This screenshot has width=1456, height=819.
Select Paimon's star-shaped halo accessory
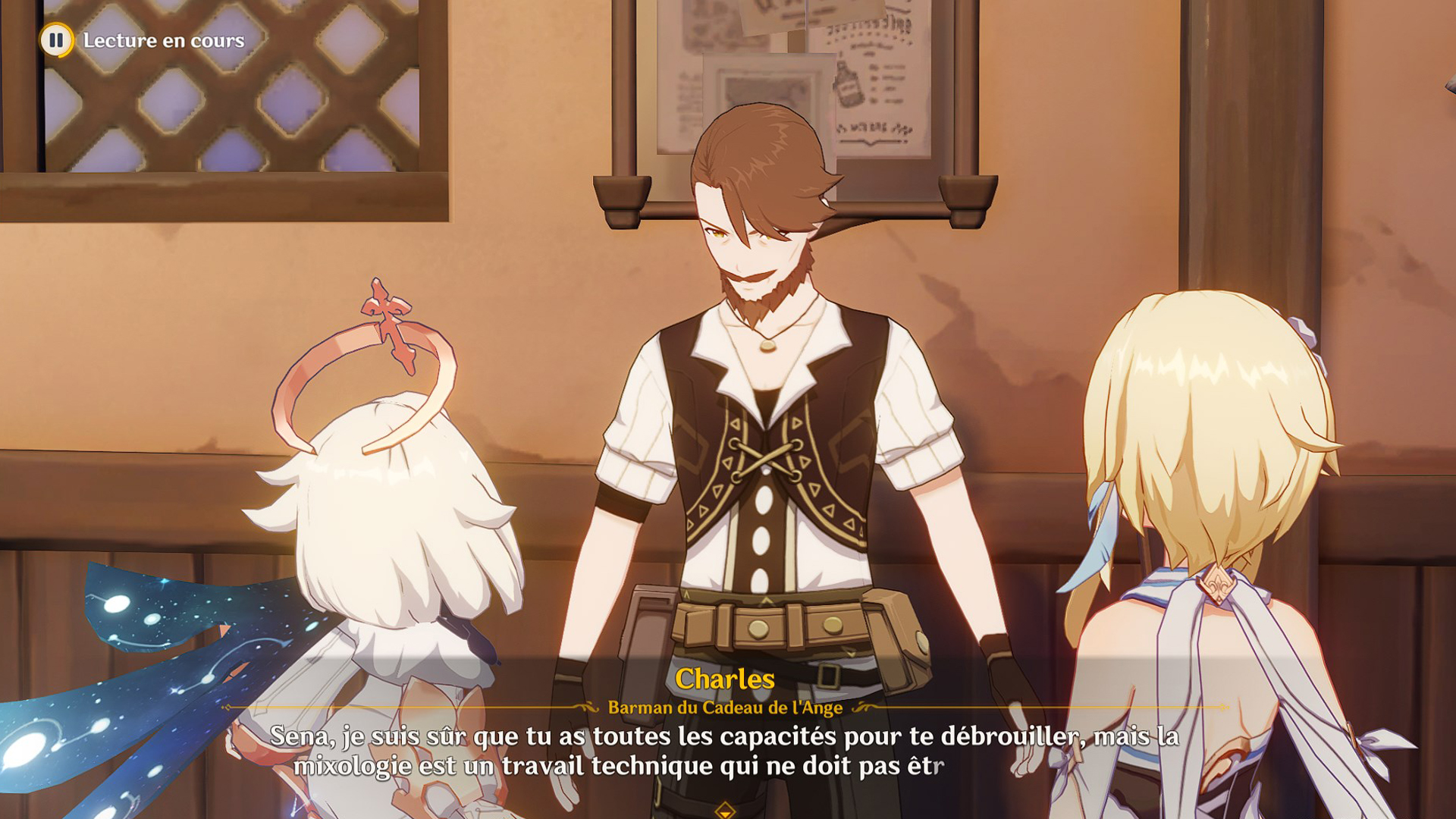(387, 309)
